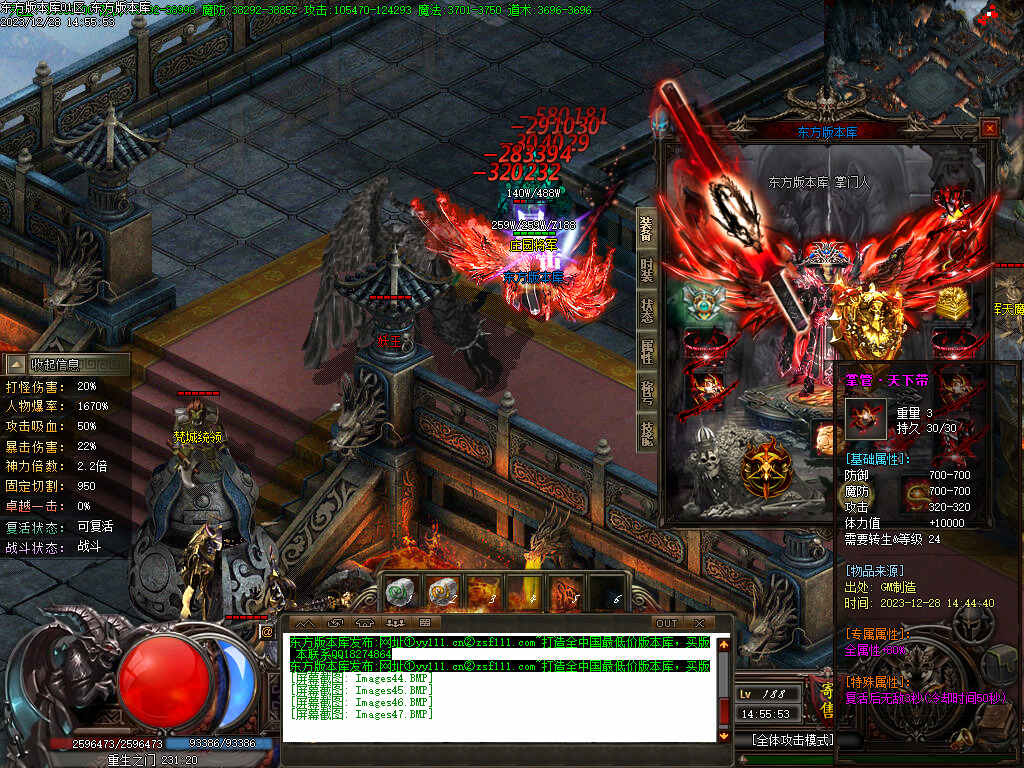Click the OUT button on chat bar
Image resolution: width=1024 pixels, height=768 pixels.
point(666,623)
